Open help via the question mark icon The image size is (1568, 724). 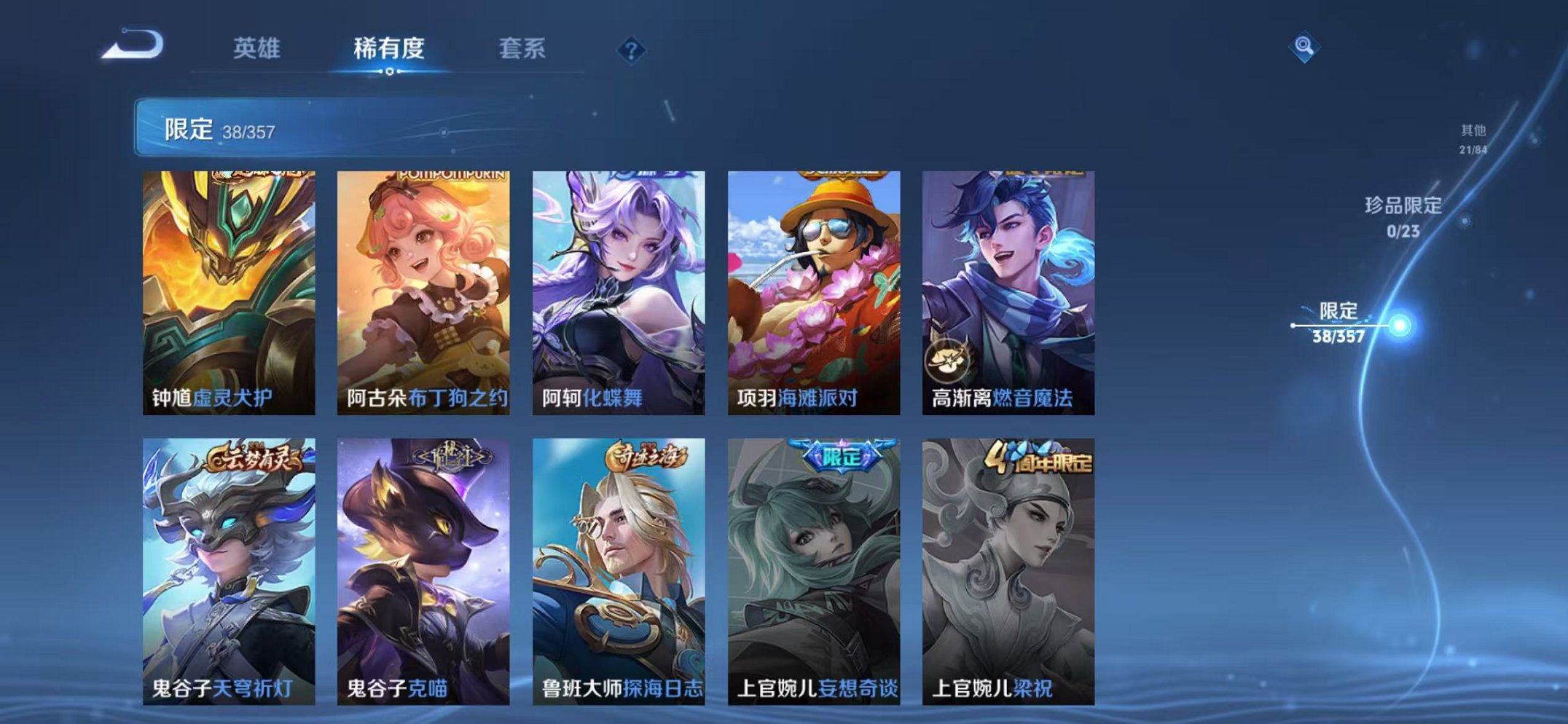point(631,50)
